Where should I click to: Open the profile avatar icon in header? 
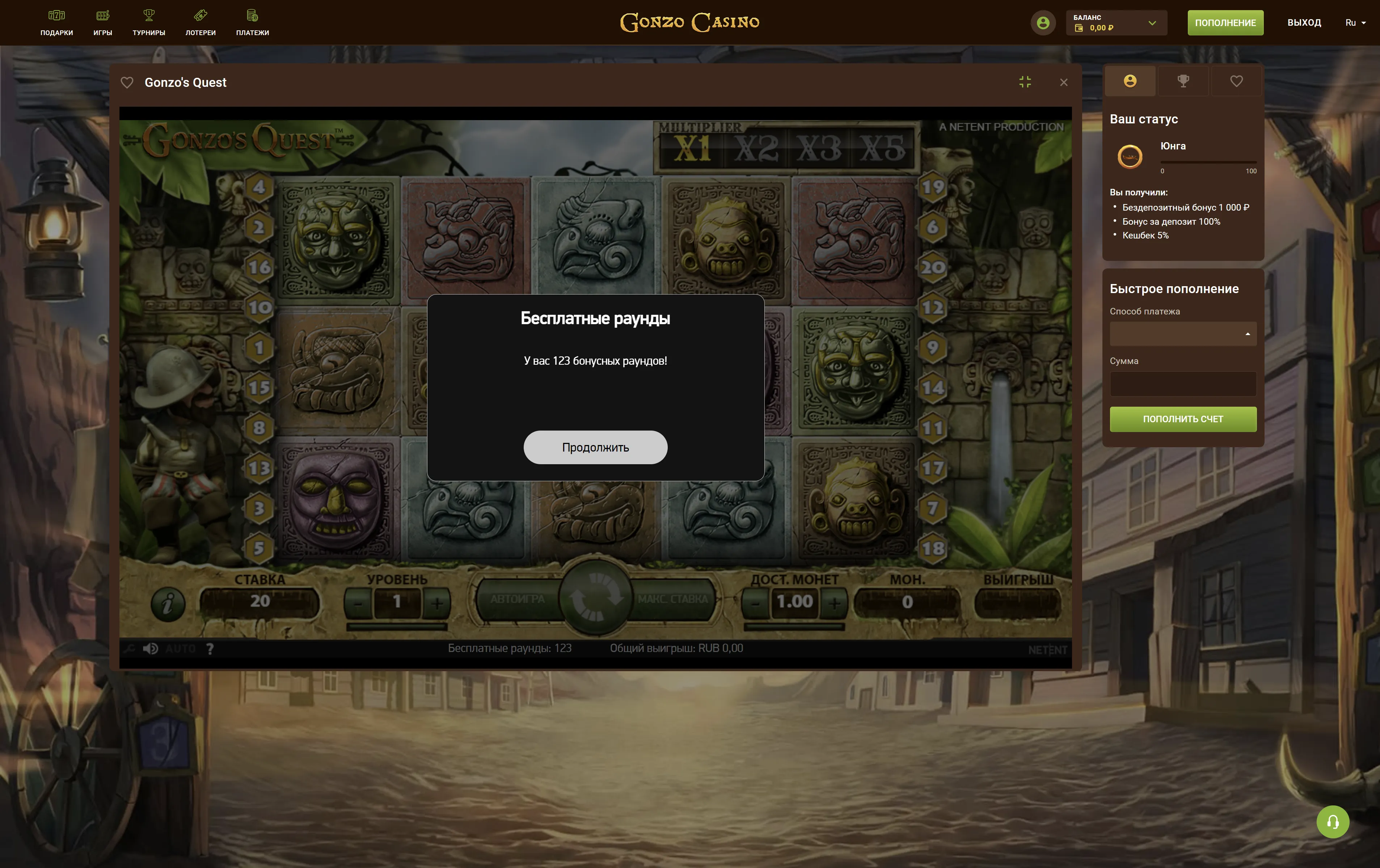click(1043, 23)
